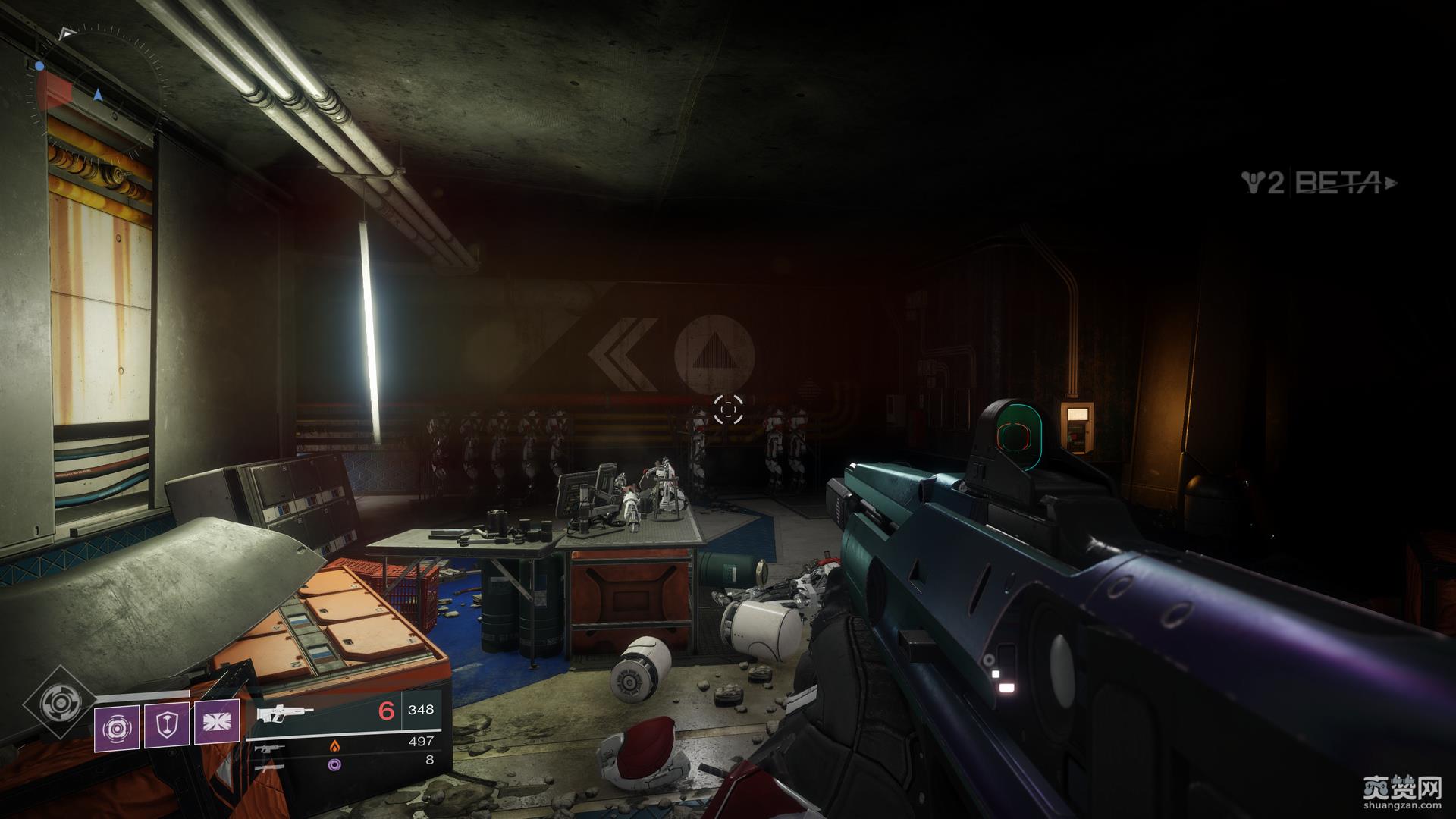The width and height of the screenshot is (1456, 819).
Task: Click the blue dot on the radar edge
Action: pos(39,67)
